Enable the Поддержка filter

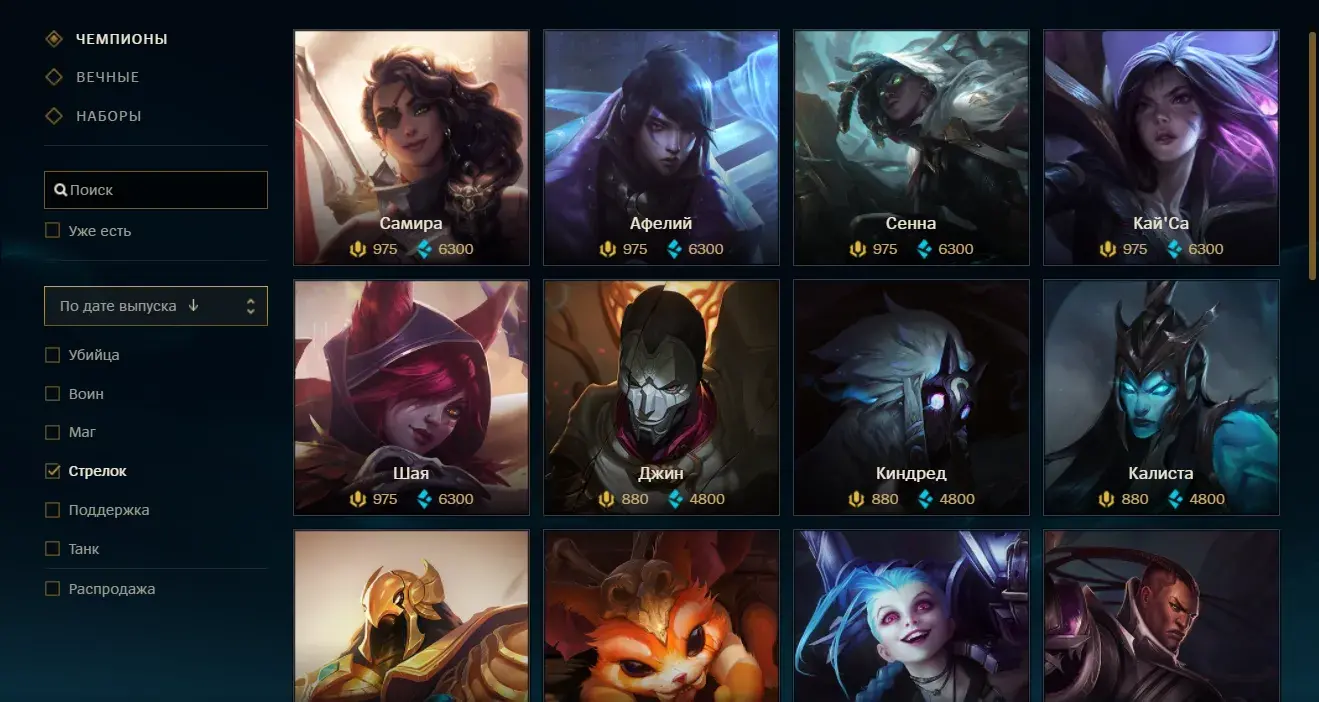(x=53, y=510)
